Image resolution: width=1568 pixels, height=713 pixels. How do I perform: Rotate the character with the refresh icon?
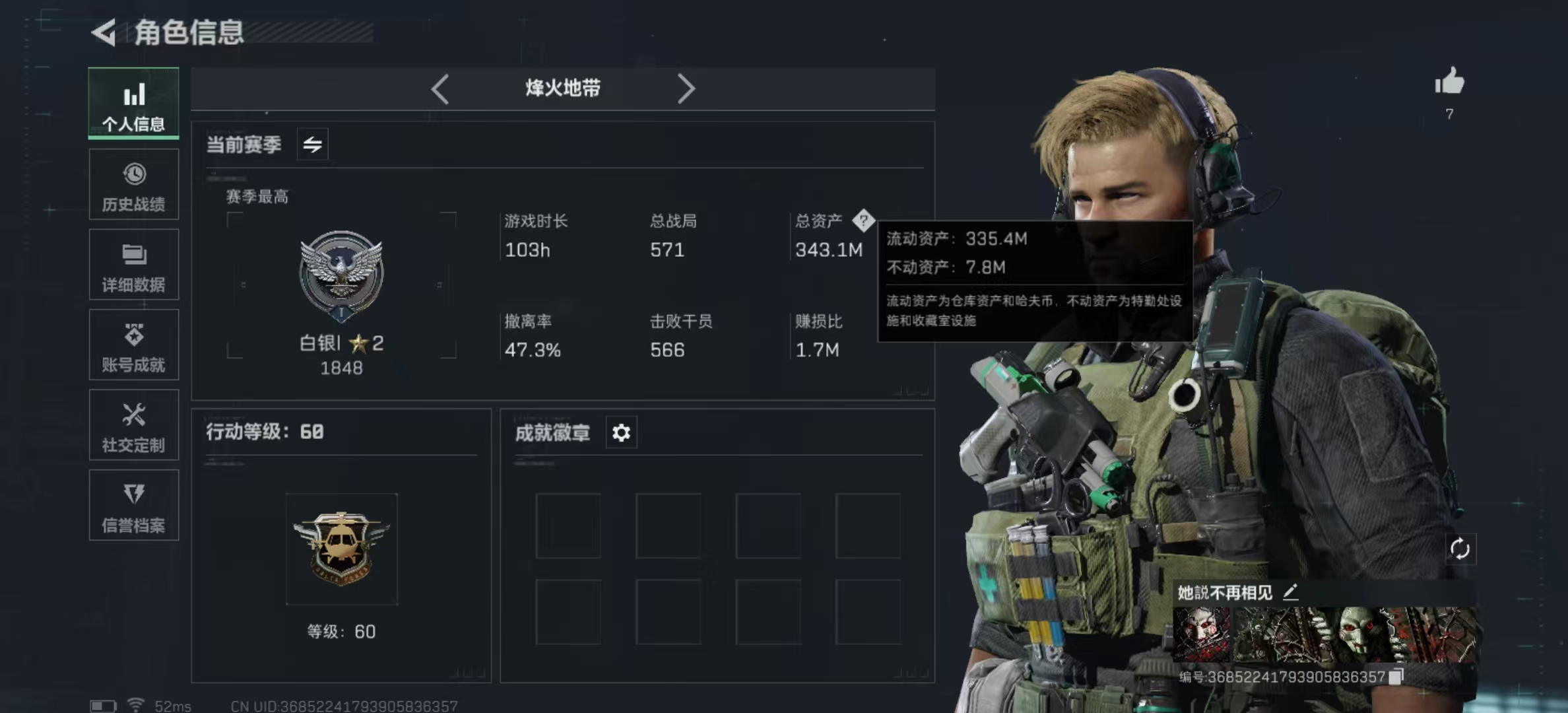click(1459, 549)
